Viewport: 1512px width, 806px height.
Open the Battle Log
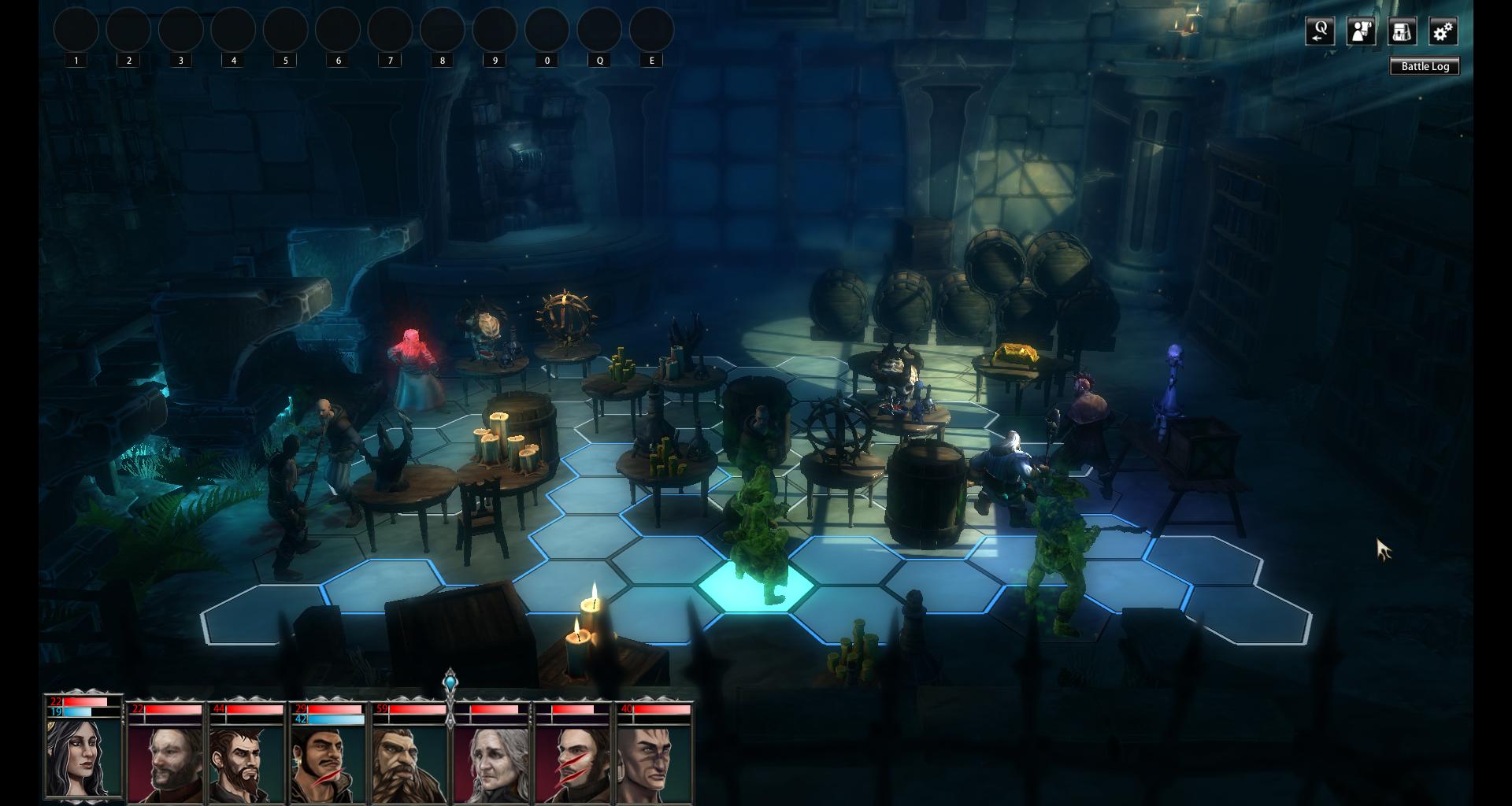pyautogui.click(x=1425, y=66)
